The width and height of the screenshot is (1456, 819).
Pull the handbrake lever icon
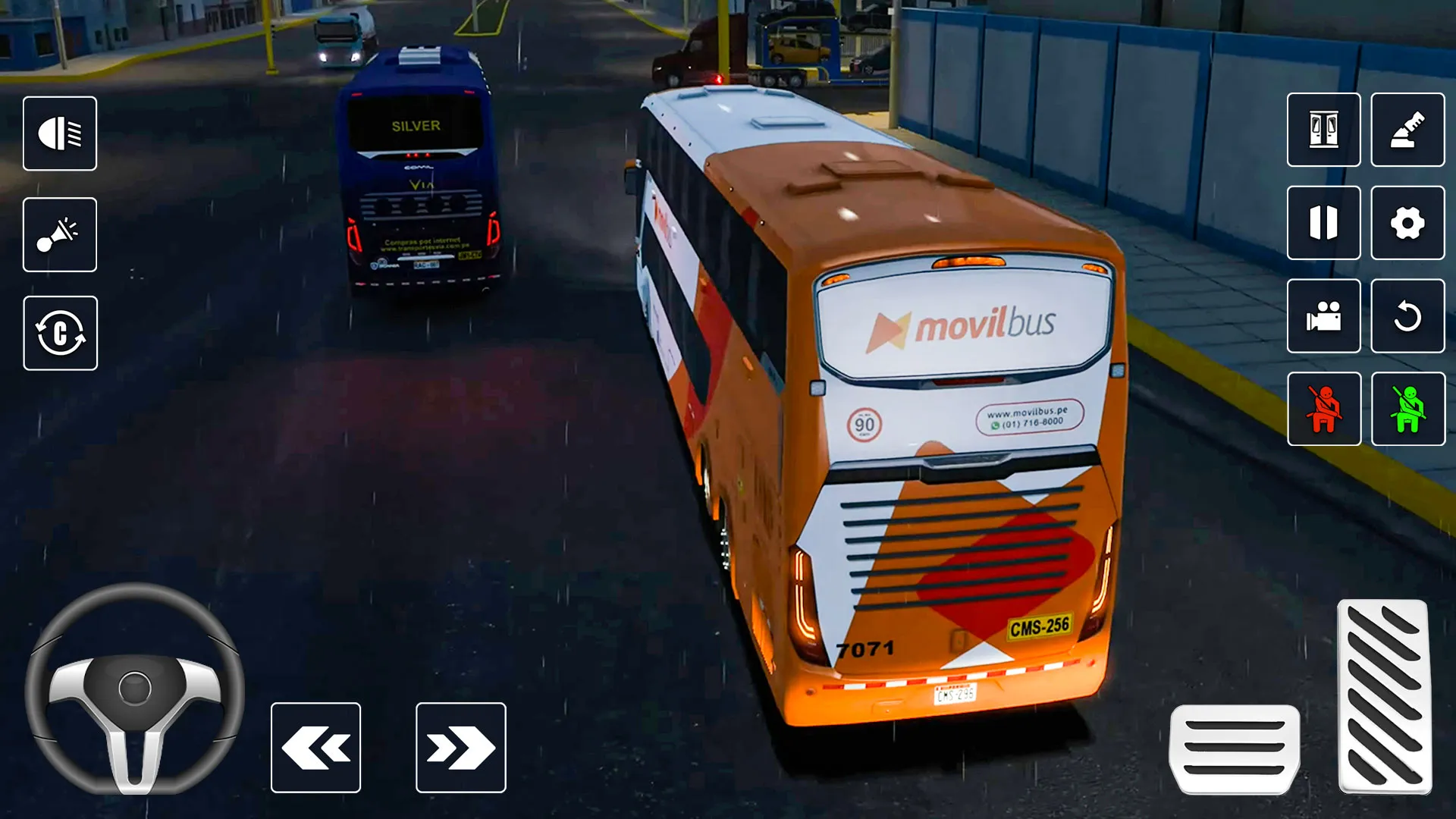click(1408, 130)
